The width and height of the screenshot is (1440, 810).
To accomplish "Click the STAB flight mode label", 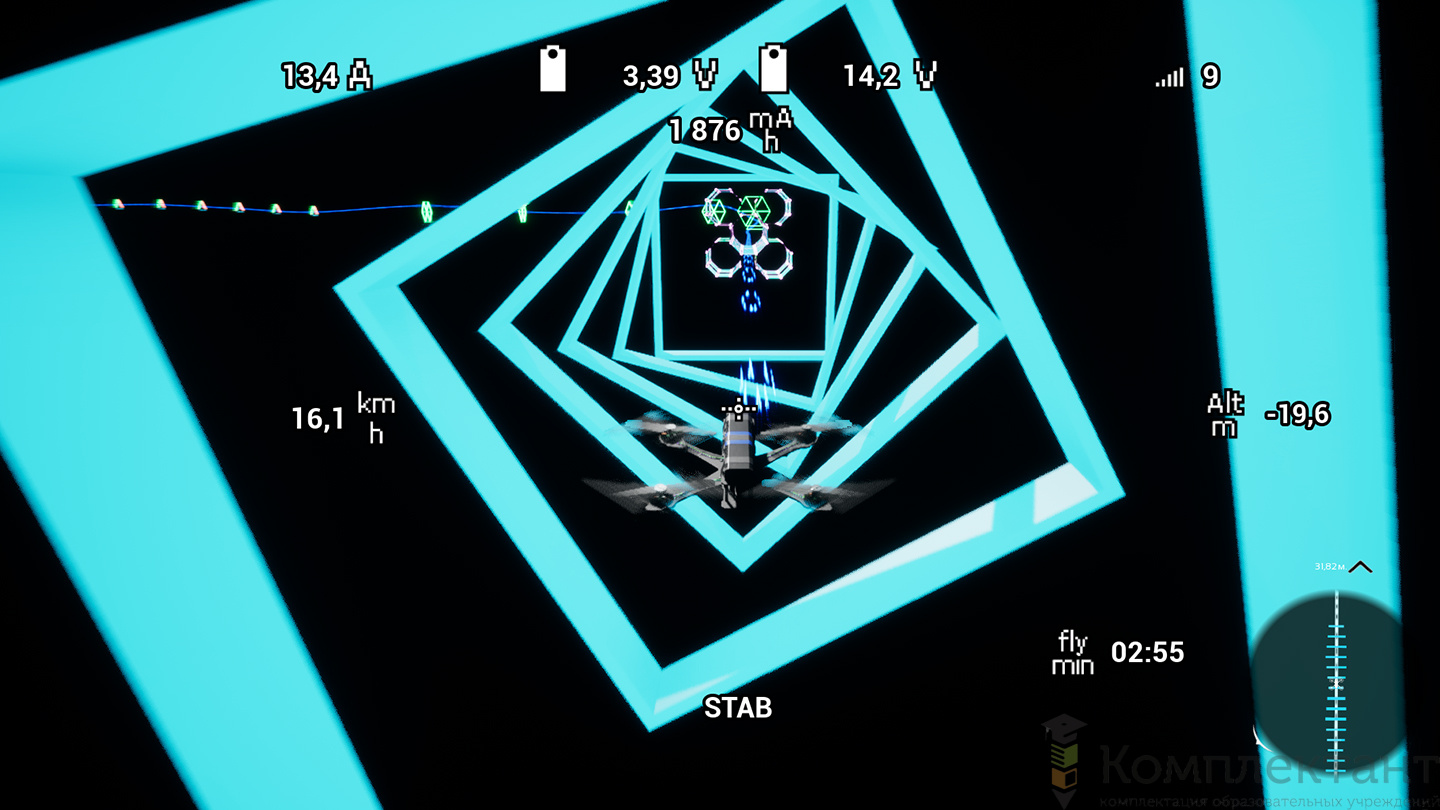I will coord(738,708).
